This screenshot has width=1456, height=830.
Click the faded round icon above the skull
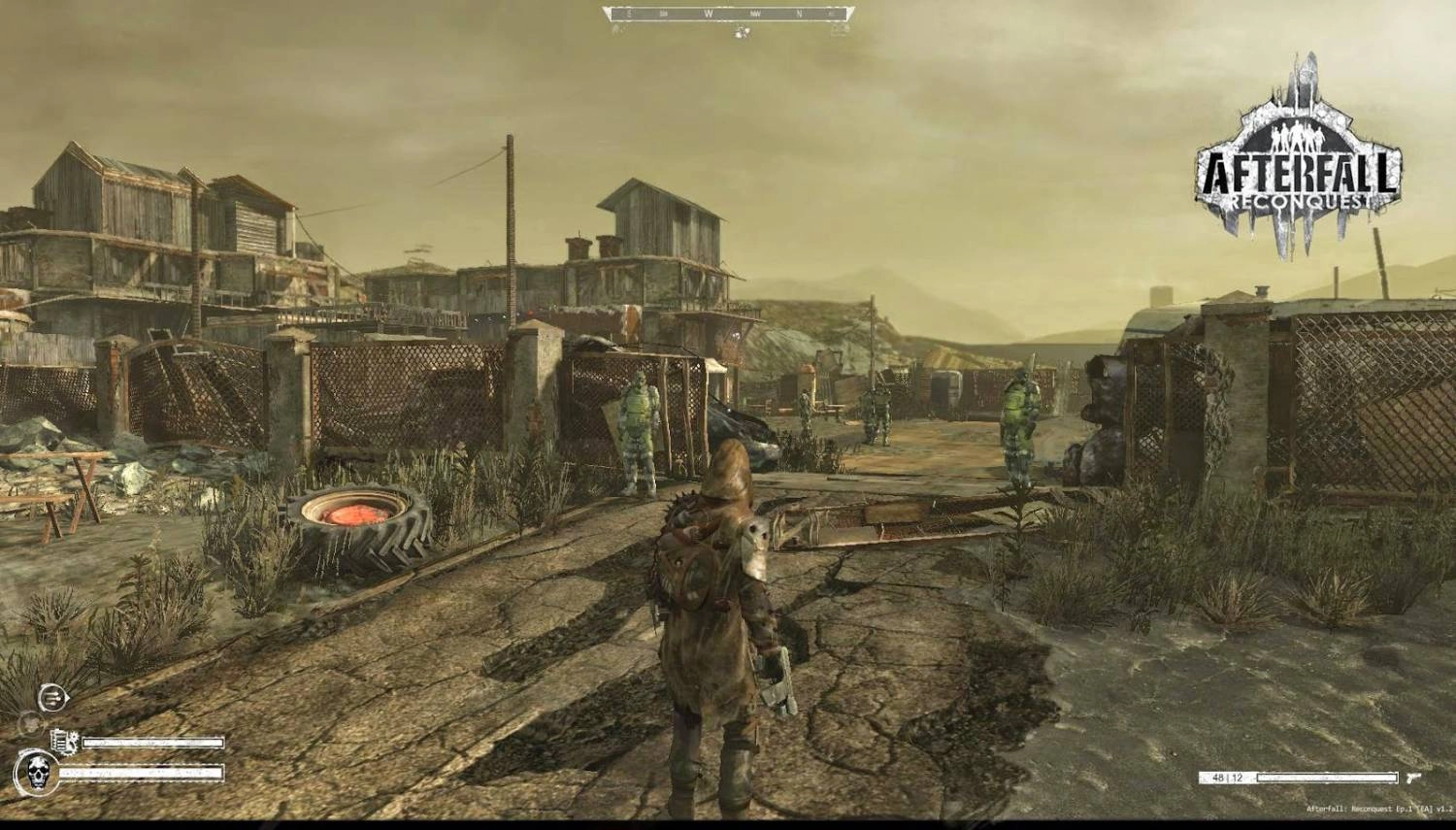pyautogui.click(x=29, y=723)
